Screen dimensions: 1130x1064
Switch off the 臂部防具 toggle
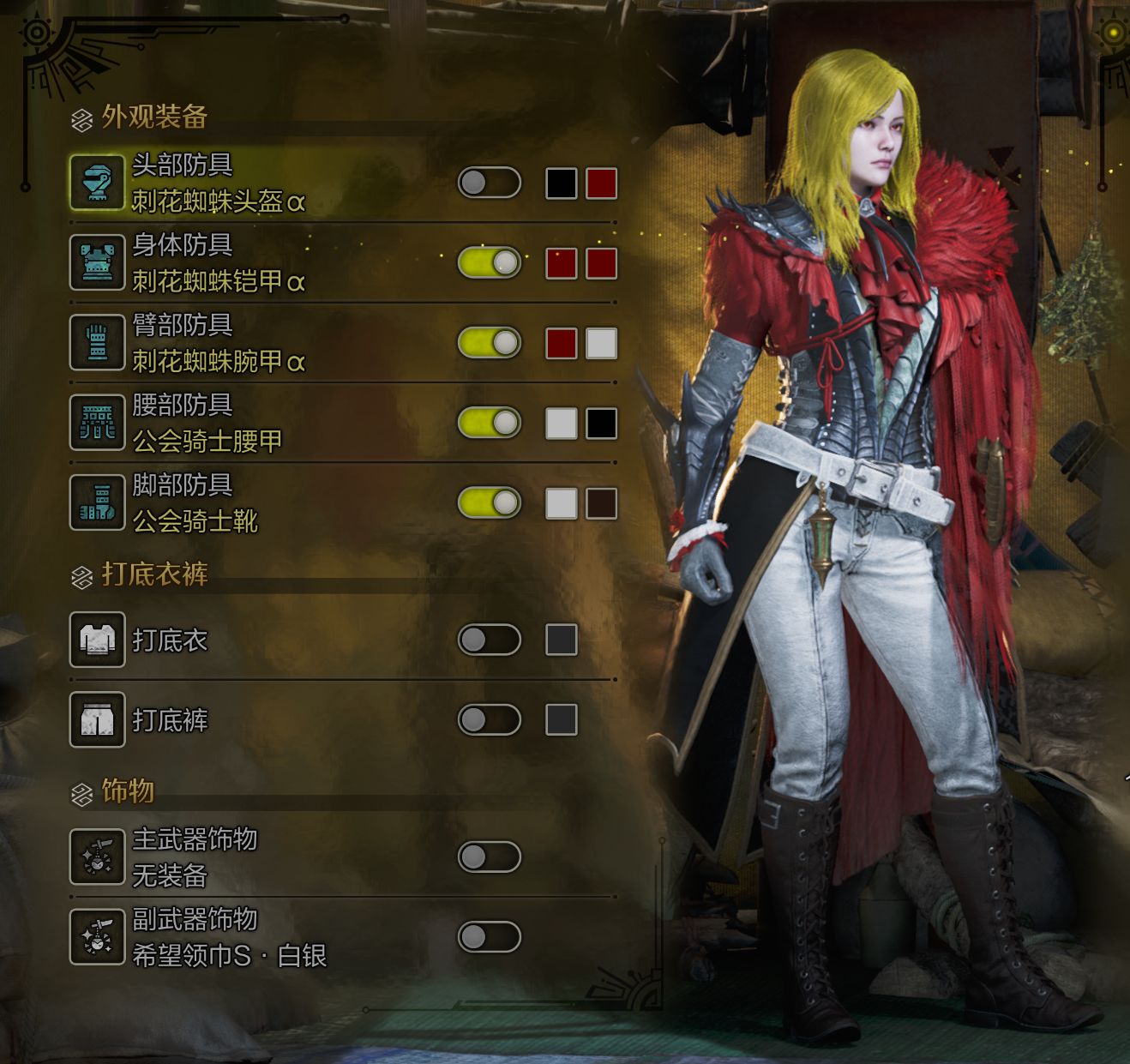click(x=489, y=343)
